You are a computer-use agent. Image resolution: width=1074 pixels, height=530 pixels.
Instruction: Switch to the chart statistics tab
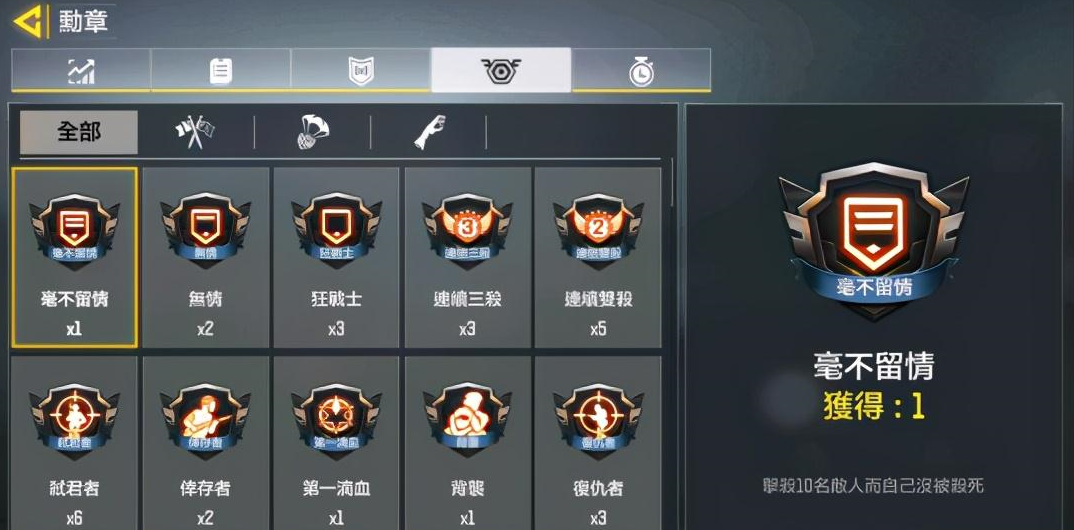[x=81, y=70]
